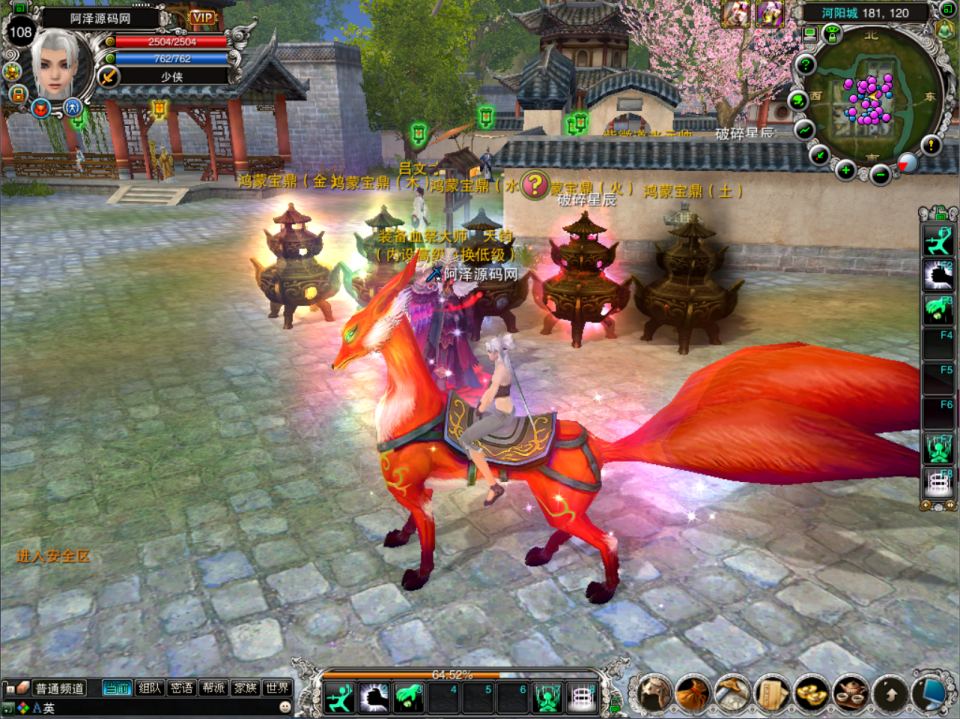This screenshot has width=960, height=719.
Task: Switch to the 组队 team chat tab
Action: pos(151,688)
